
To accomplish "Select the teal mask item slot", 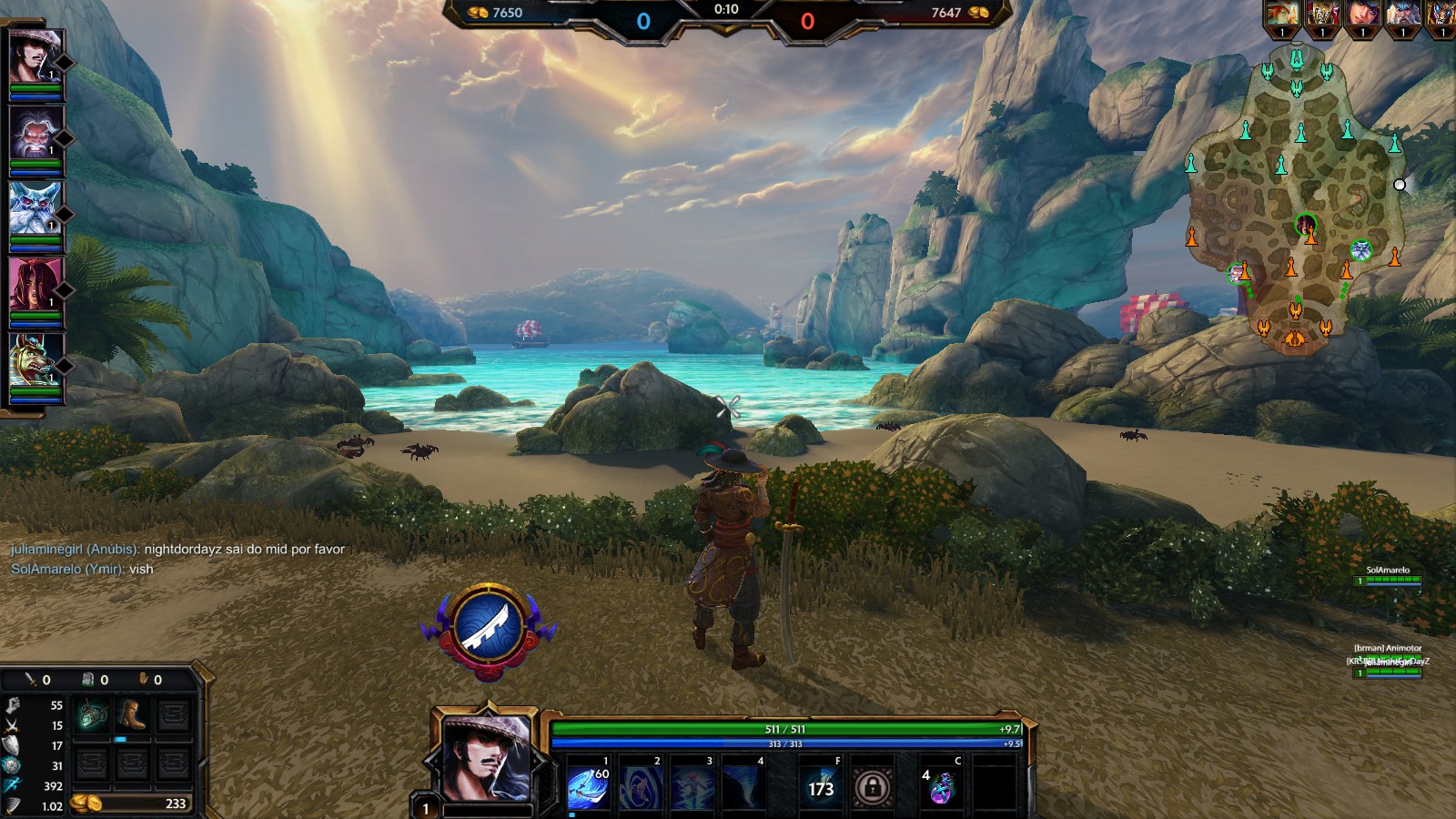I will tap(92, 715).
